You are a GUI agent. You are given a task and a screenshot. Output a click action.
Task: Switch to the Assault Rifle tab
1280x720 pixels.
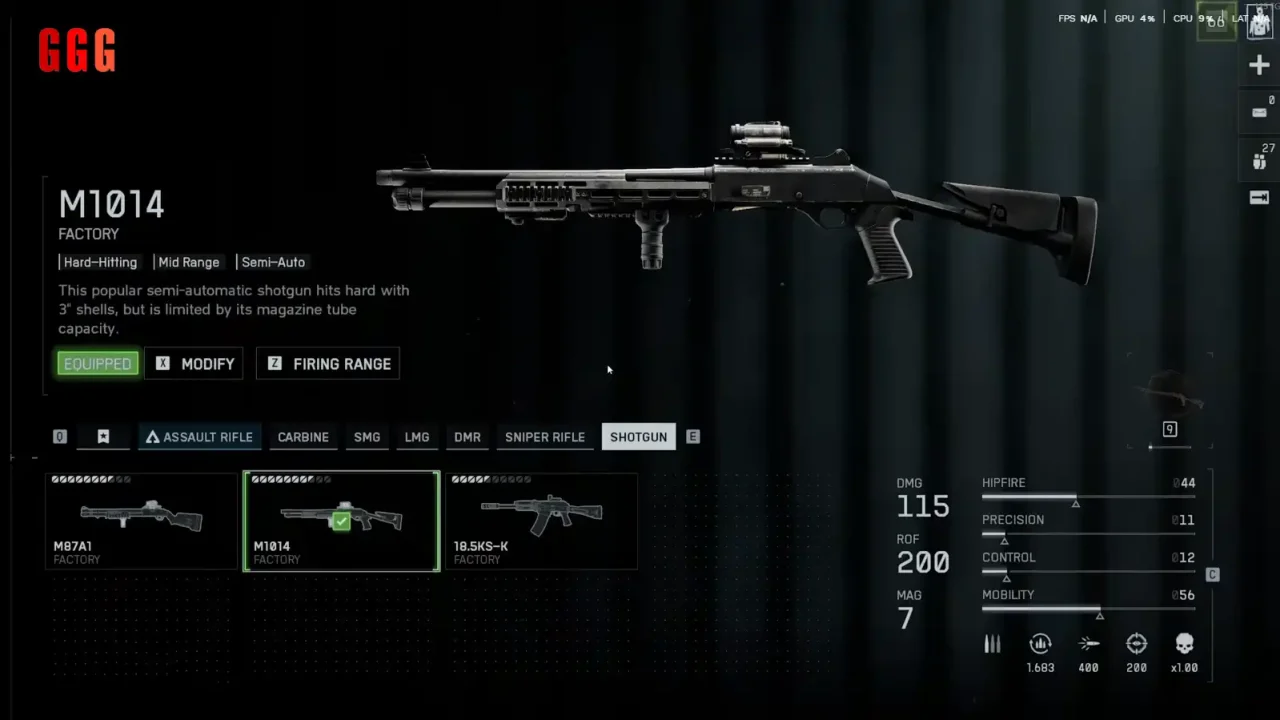point(199,437)
